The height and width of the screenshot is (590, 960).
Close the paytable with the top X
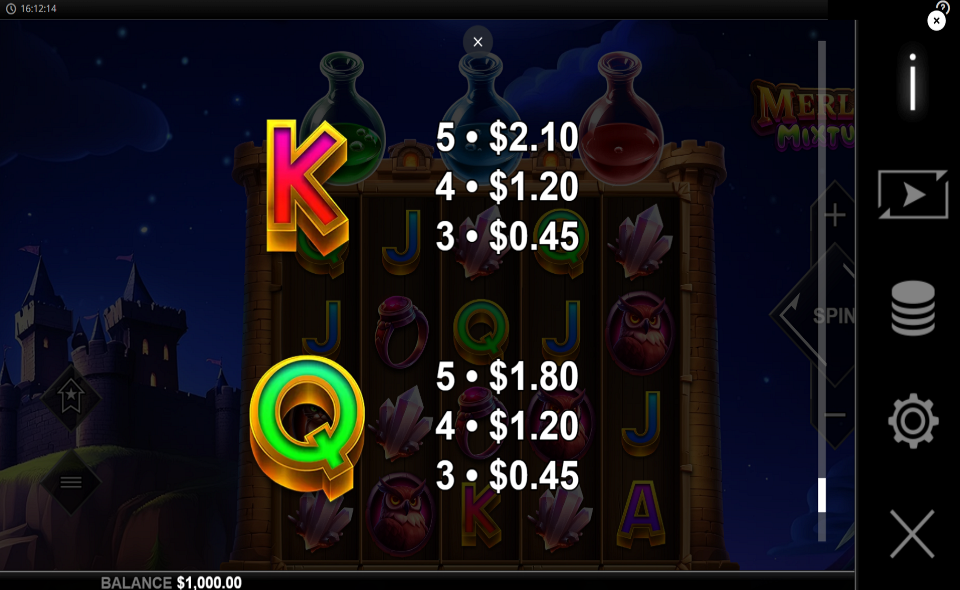pos(478,42)
